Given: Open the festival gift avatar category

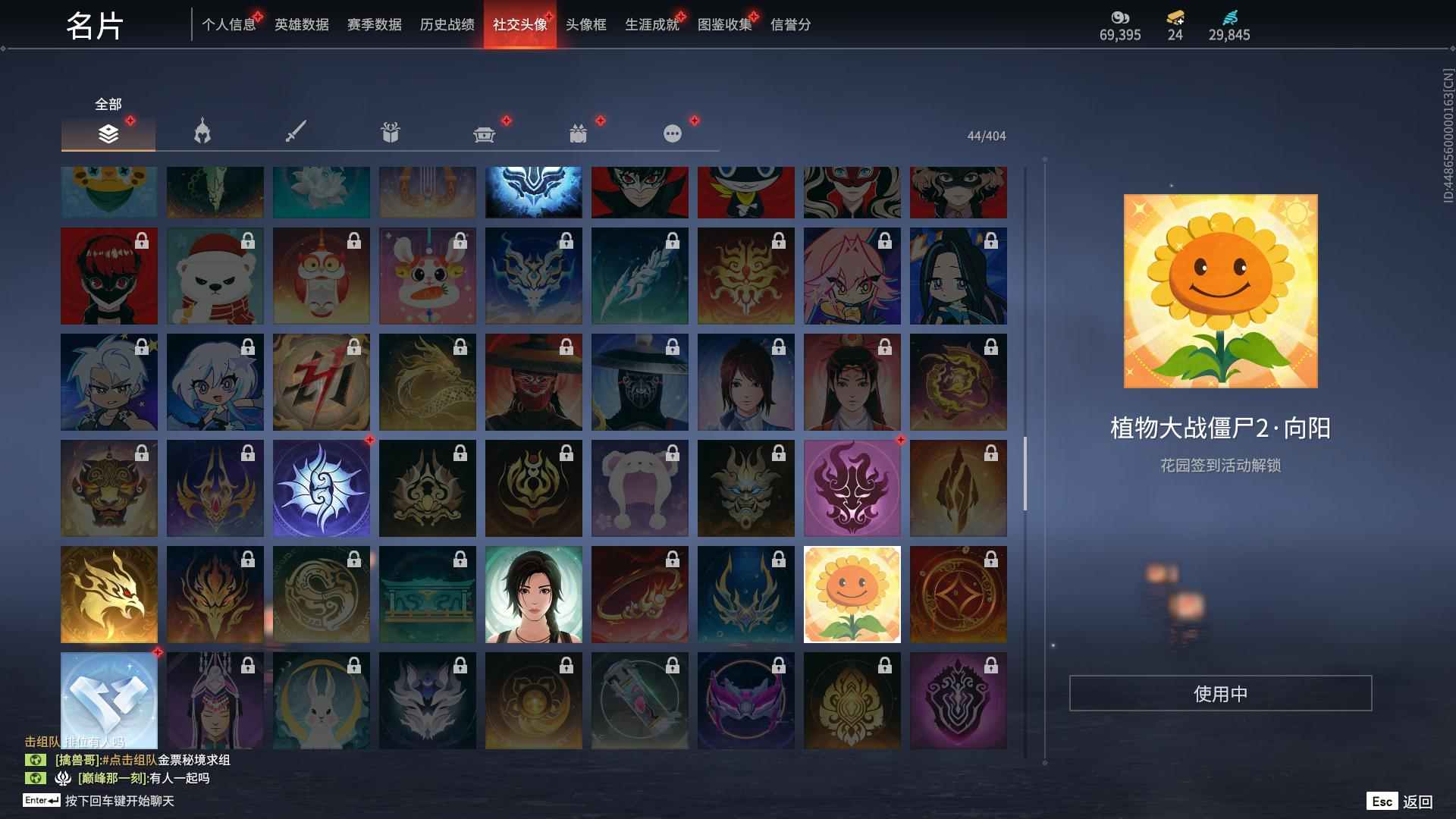Looking at the screenshot, I should [578, 133].
